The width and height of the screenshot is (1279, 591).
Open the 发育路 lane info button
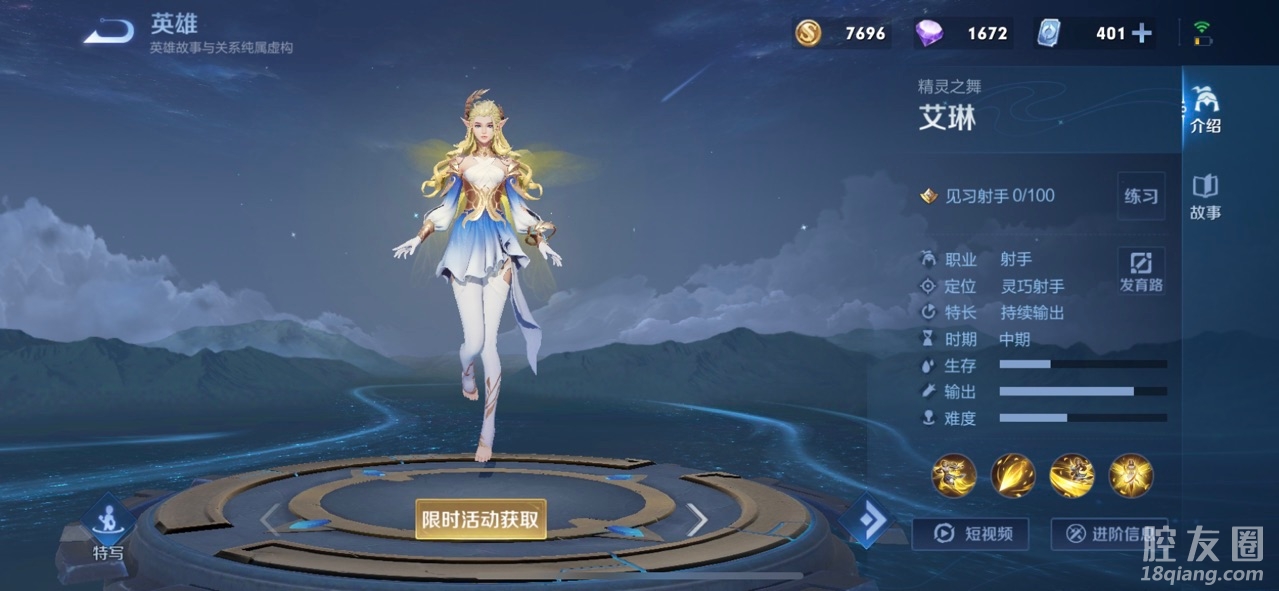point(1140,271)
